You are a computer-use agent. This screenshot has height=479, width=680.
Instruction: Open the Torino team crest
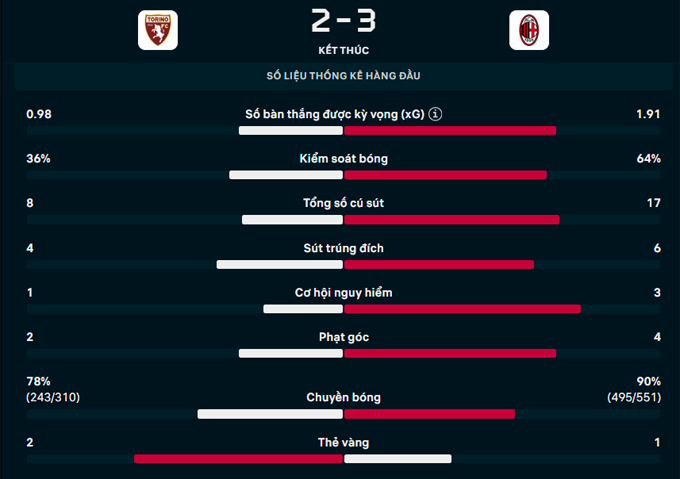coord(158,31)
